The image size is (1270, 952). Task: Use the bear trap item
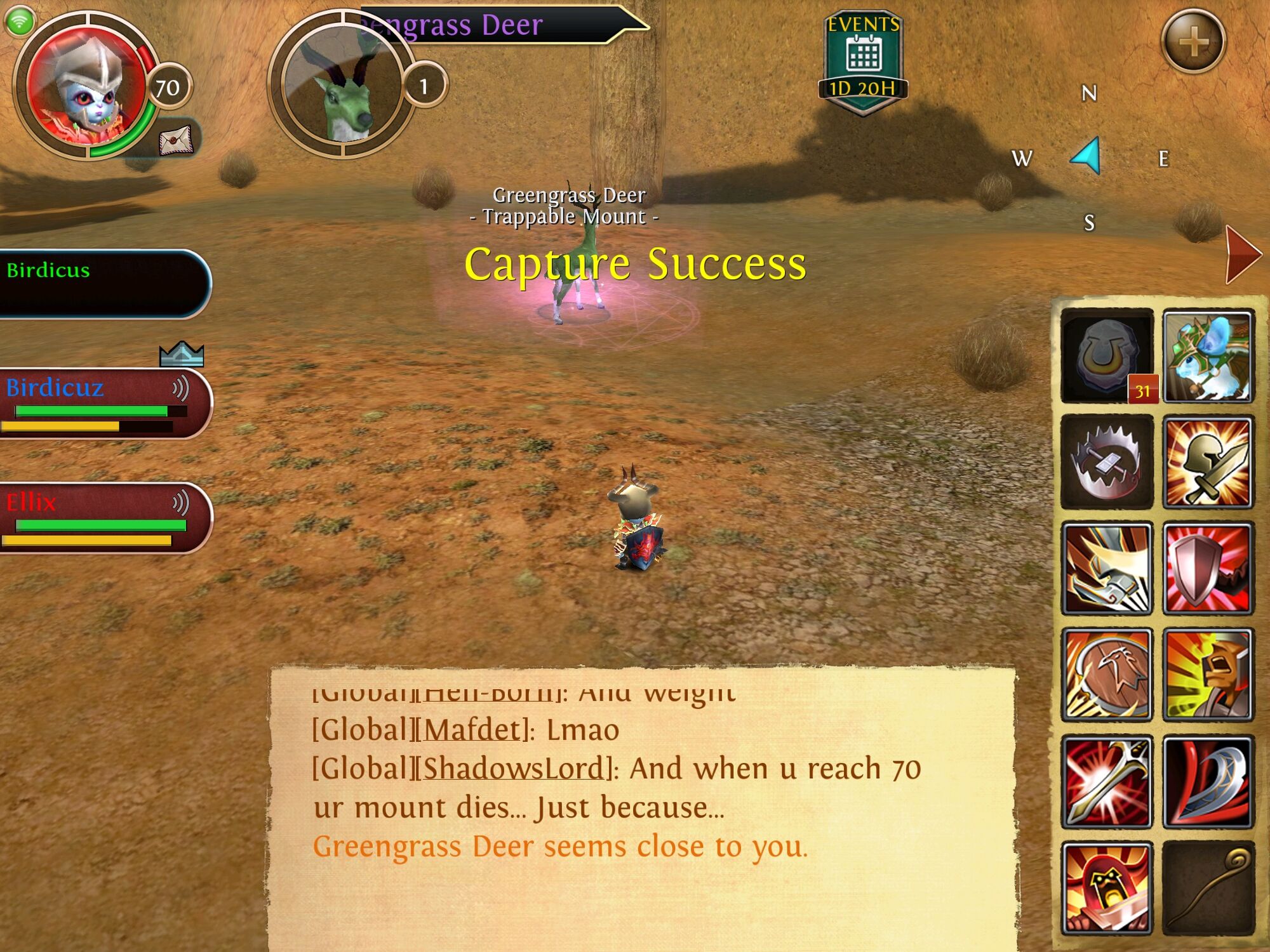pos(1107,462)
